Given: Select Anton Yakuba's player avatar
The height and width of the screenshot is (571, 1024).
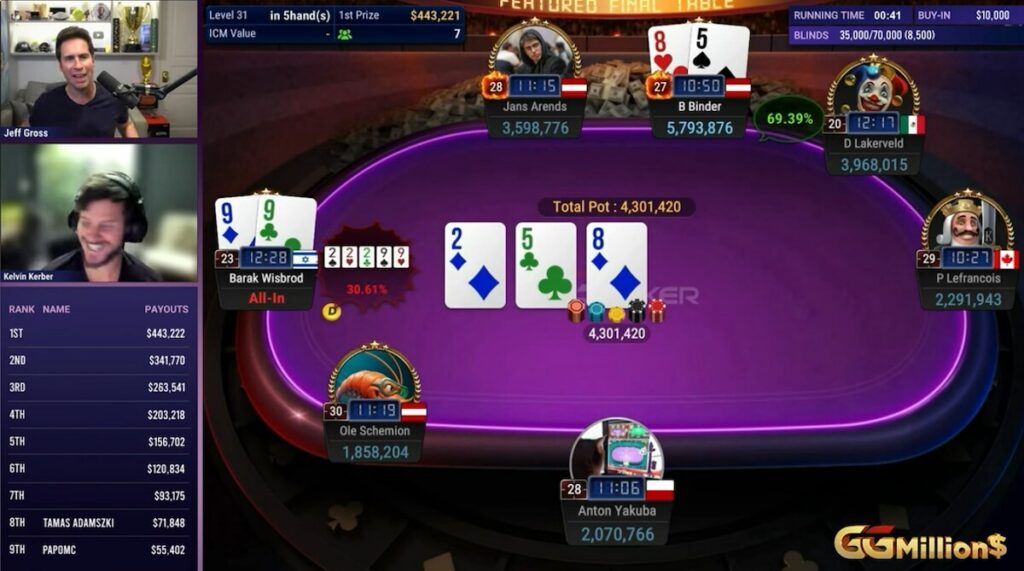Looking at the screenshot, I should click(617, 451).
